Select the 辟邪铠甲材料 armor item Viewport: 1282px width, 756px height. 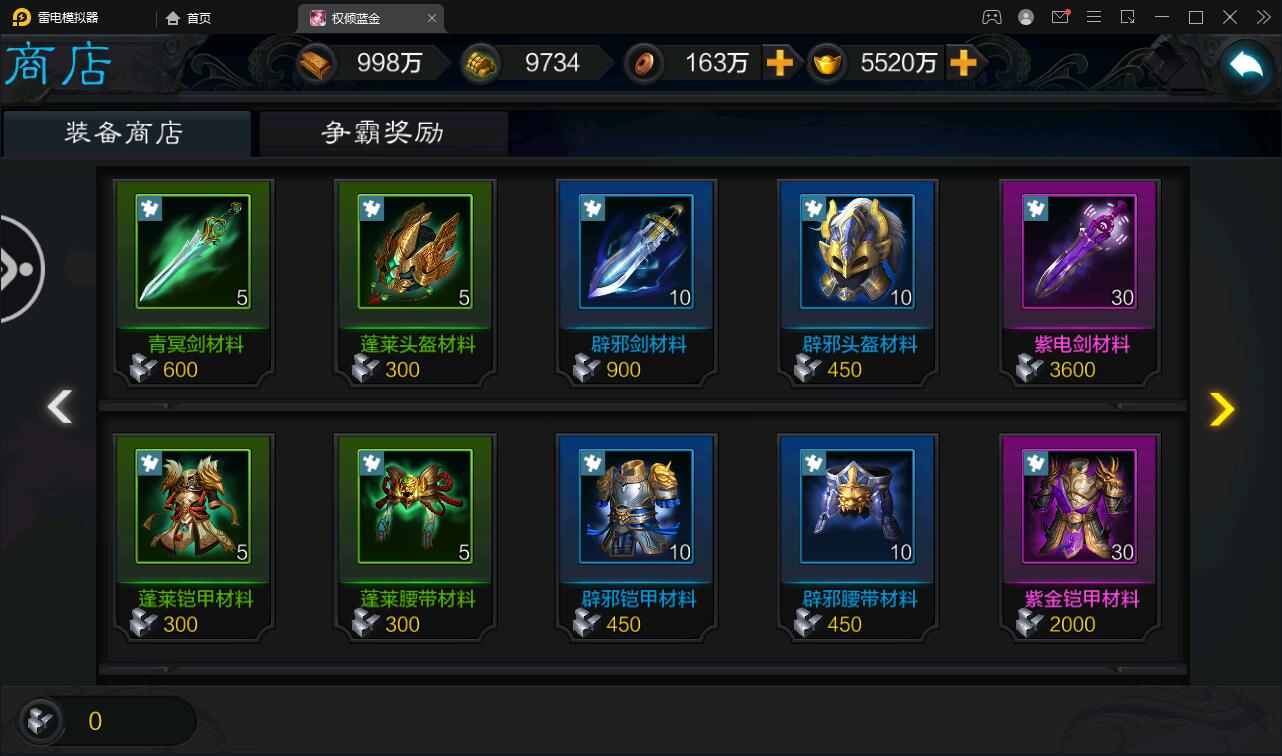click(x=637, y=507)
